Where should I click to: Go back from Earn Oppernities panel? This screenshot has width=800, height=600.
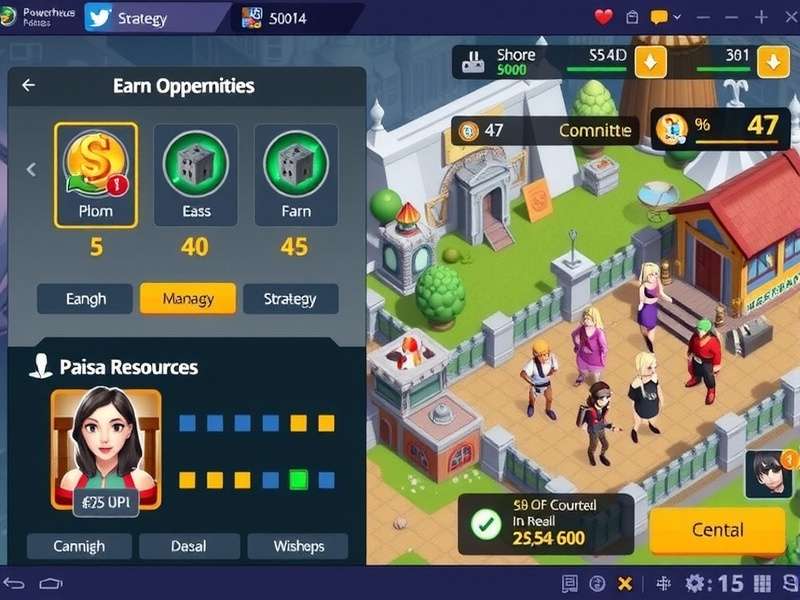point(28,85)
